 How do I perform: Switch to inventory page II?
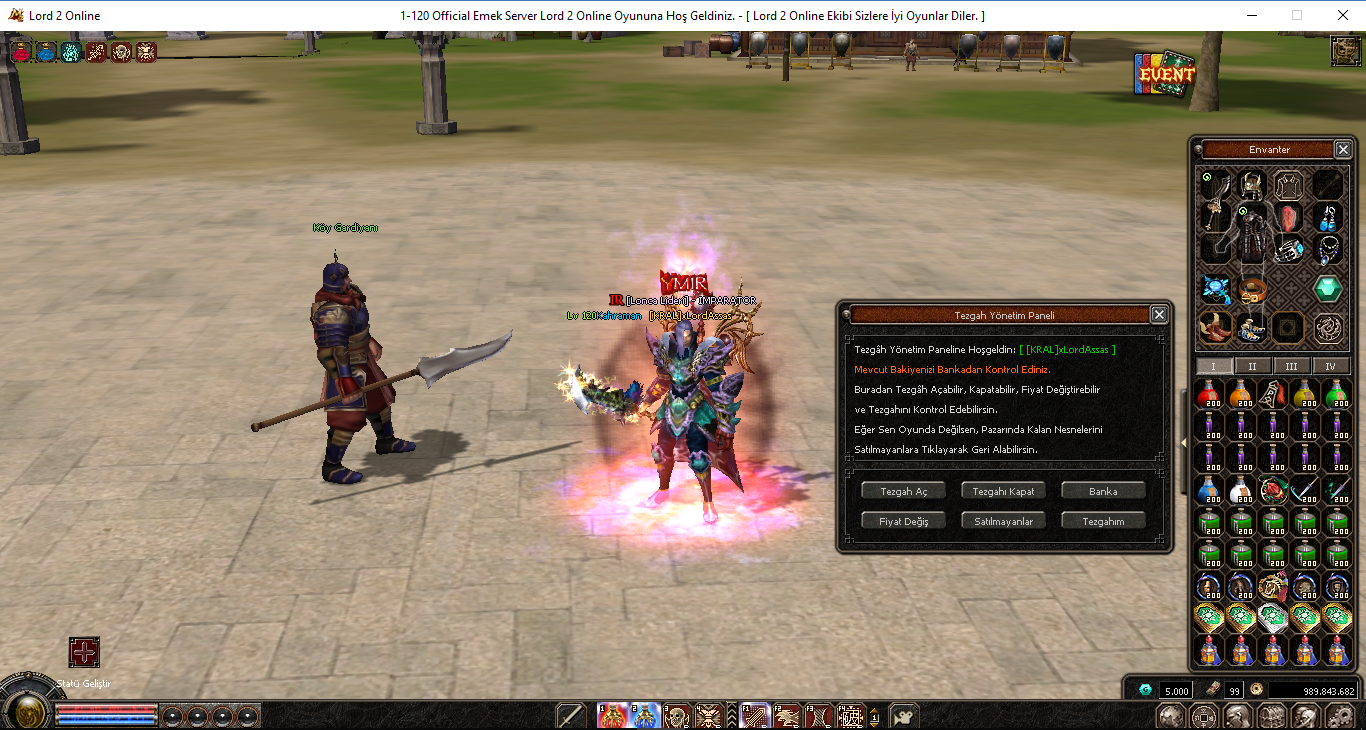tap(1253, 366)
